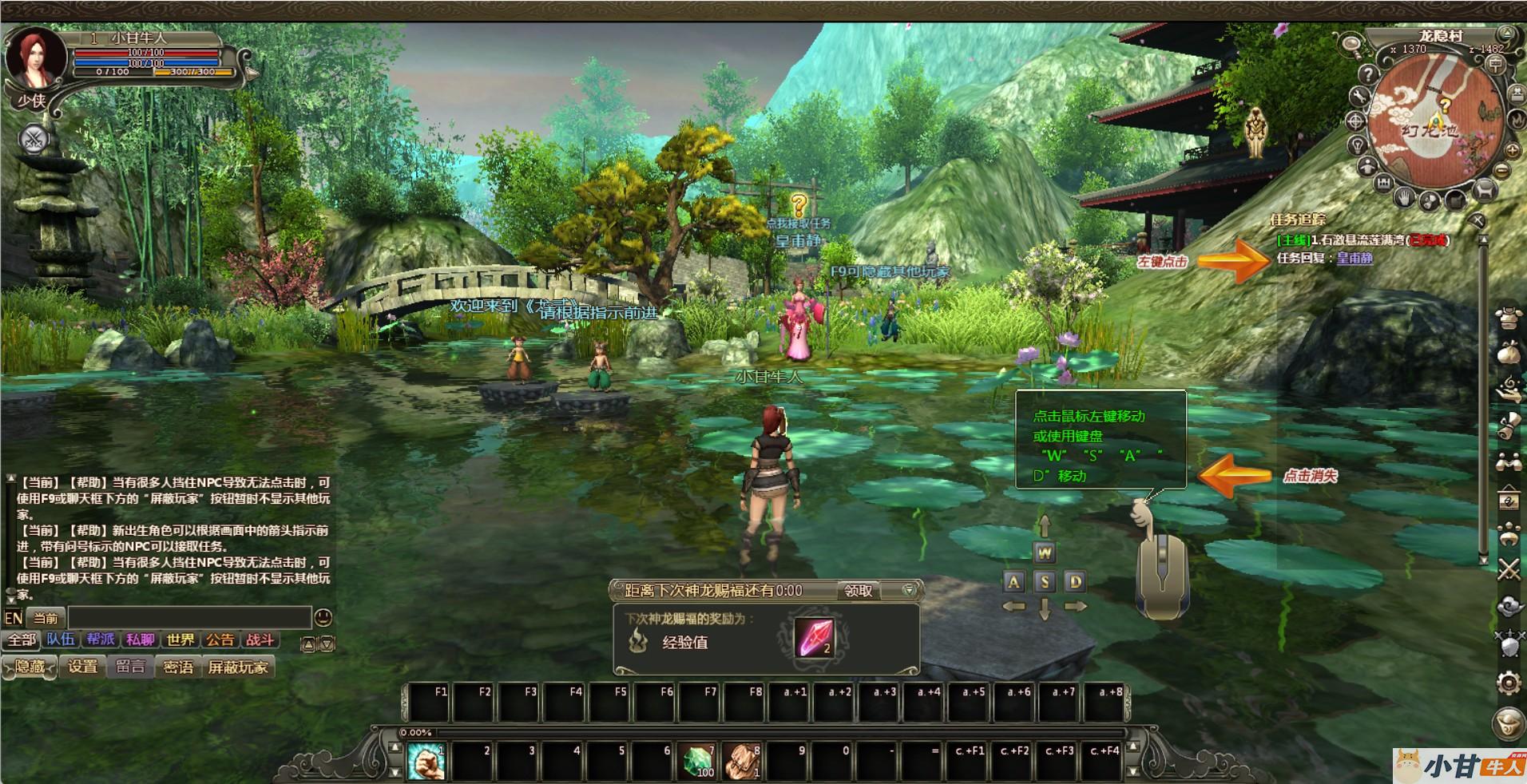Zoom in the minimap with plus button

tap(1512, 150)
